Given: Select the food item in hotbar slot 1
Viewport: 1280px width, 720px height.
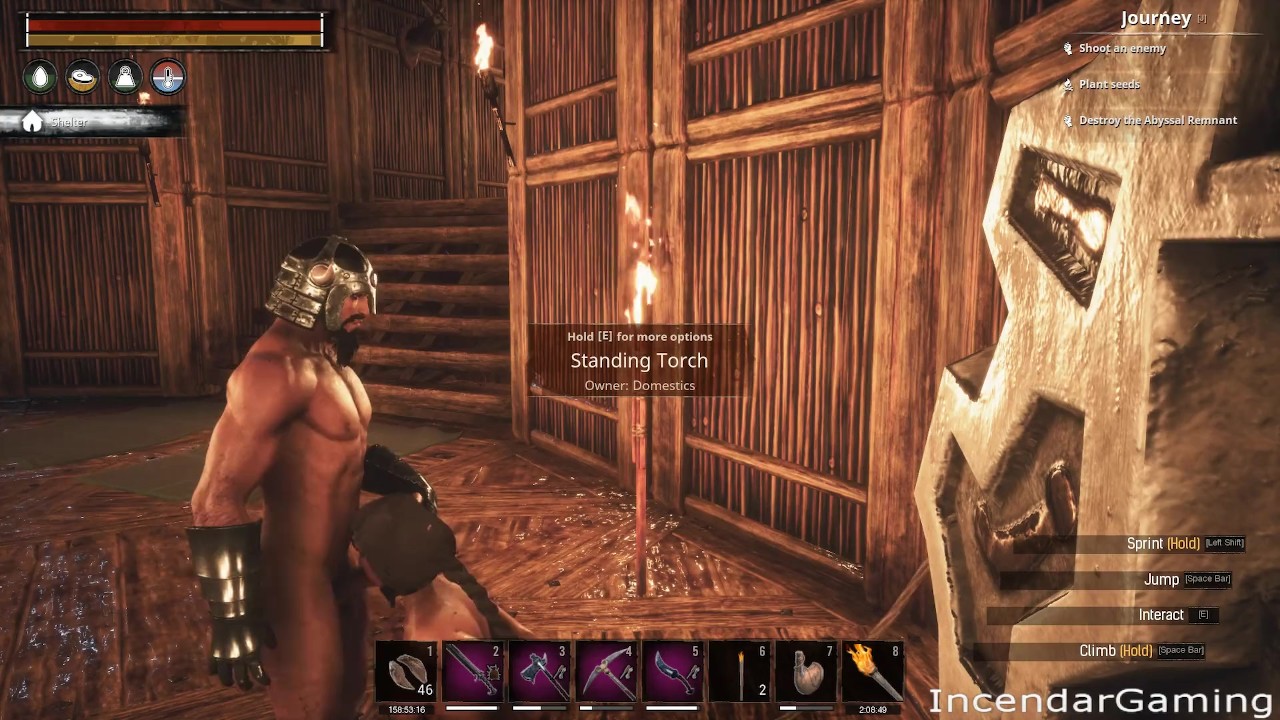Looking at the screenshot, I should pyautogui.click(x=407, y=672).
